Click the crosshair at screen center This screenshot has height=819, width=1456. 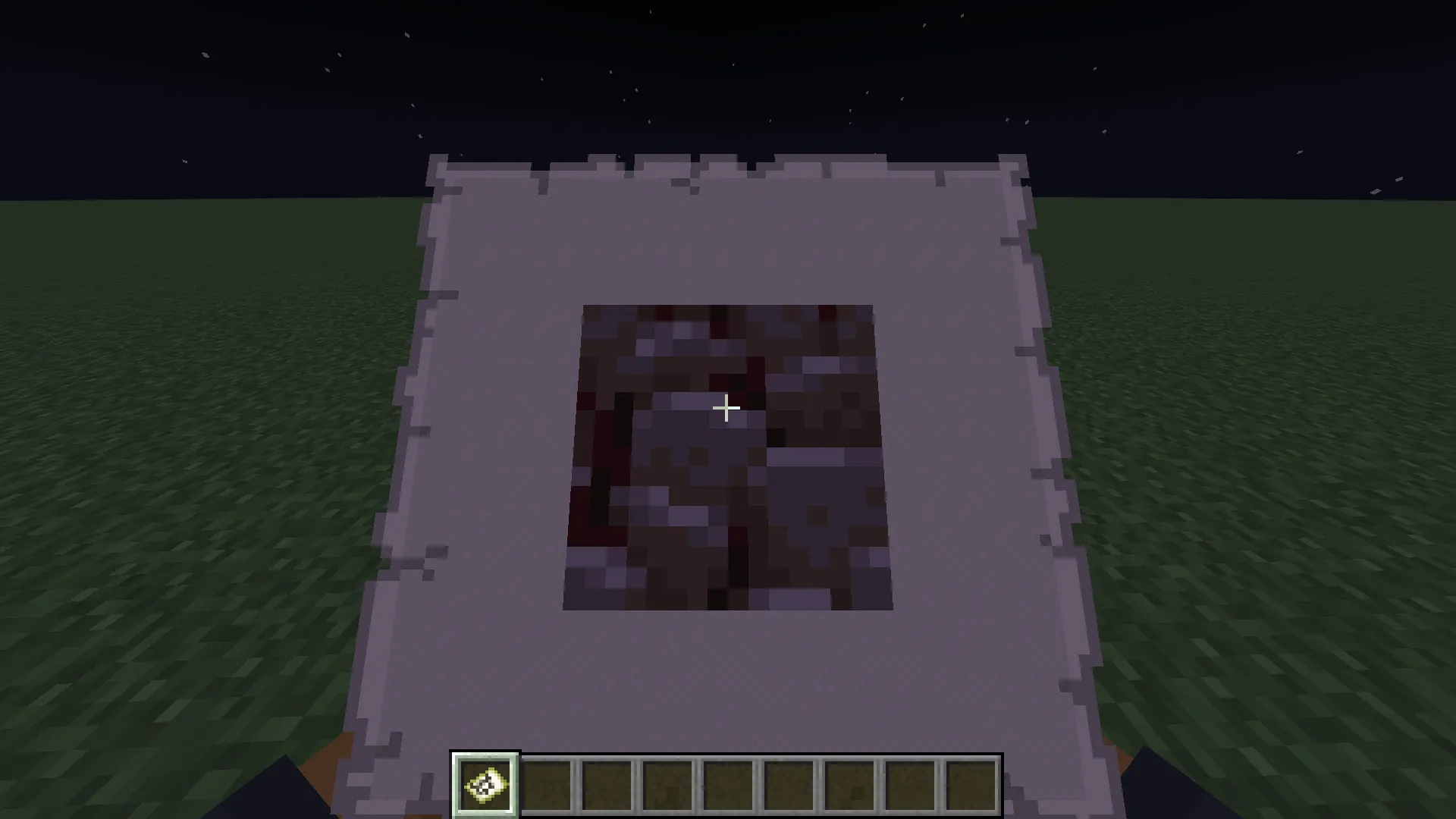click(726, 409)
